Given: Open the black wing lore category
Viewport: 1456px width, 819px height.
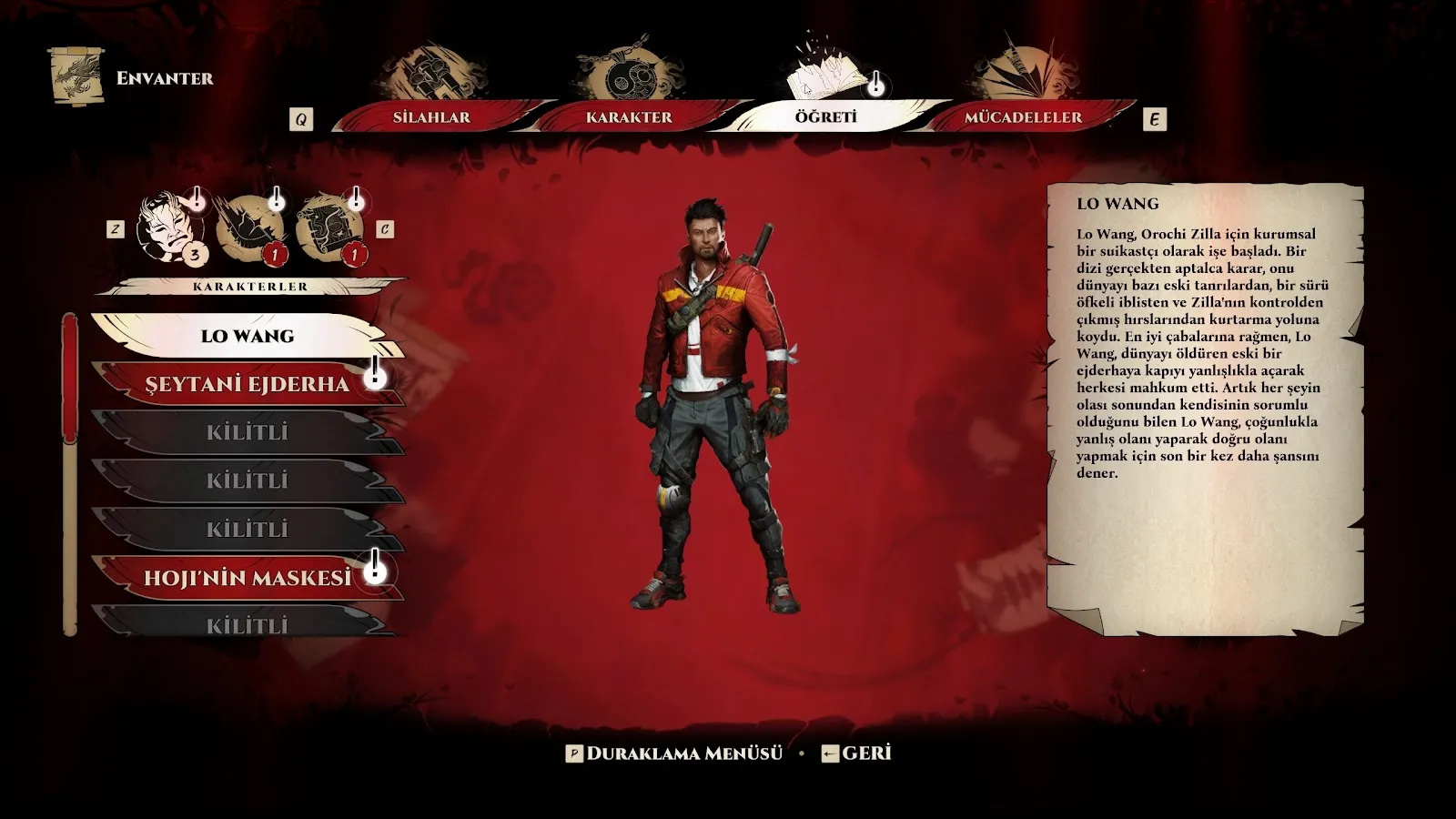Looking at the screenshot, I should (247, 227).
